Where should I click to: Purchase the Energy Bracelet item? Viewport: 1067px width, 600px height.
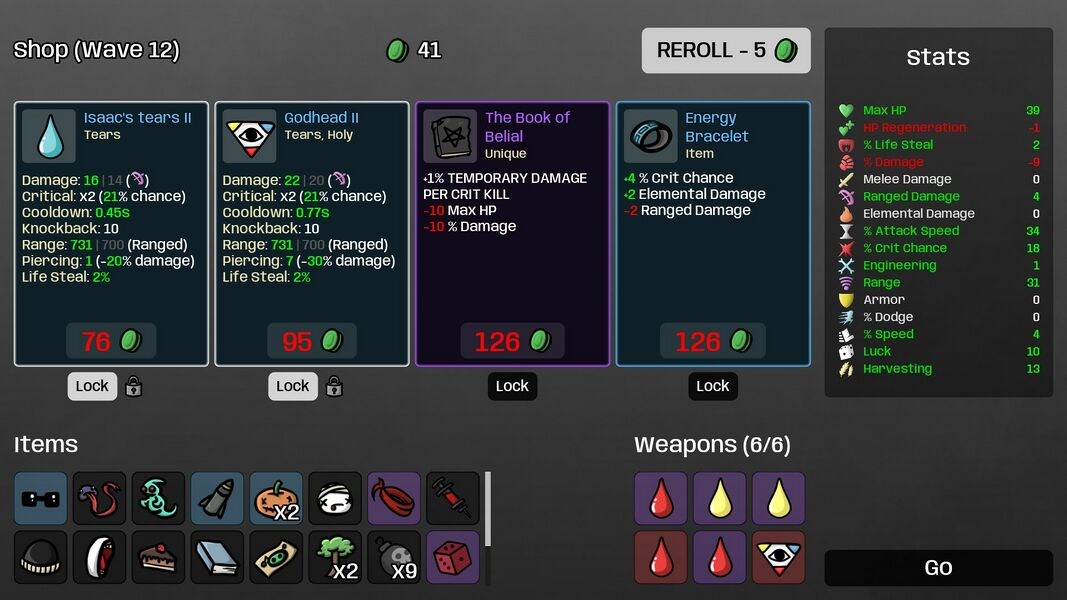(x=712, y=341)
